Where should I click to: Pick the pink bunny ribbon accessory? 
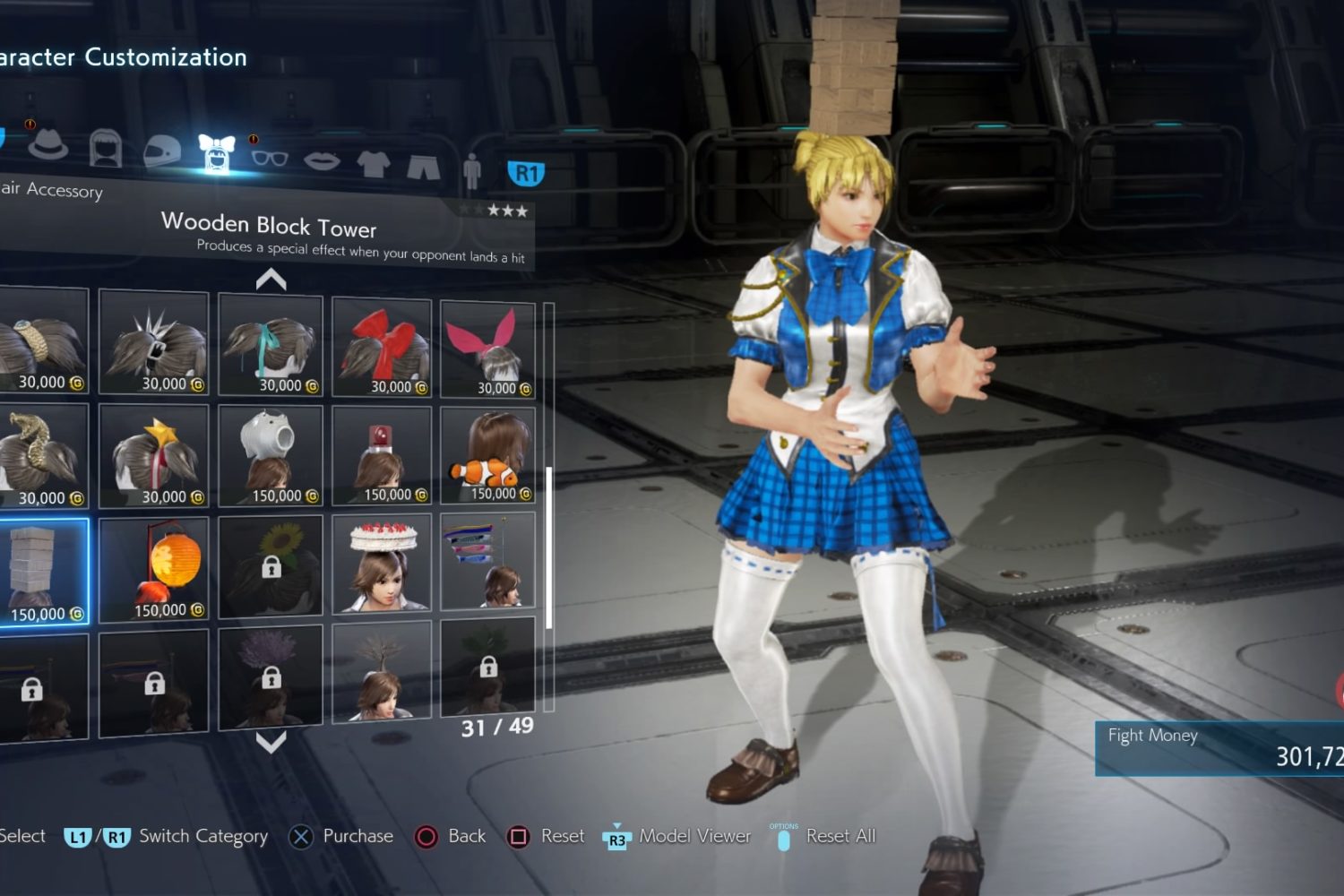click(x=488, y=349)
